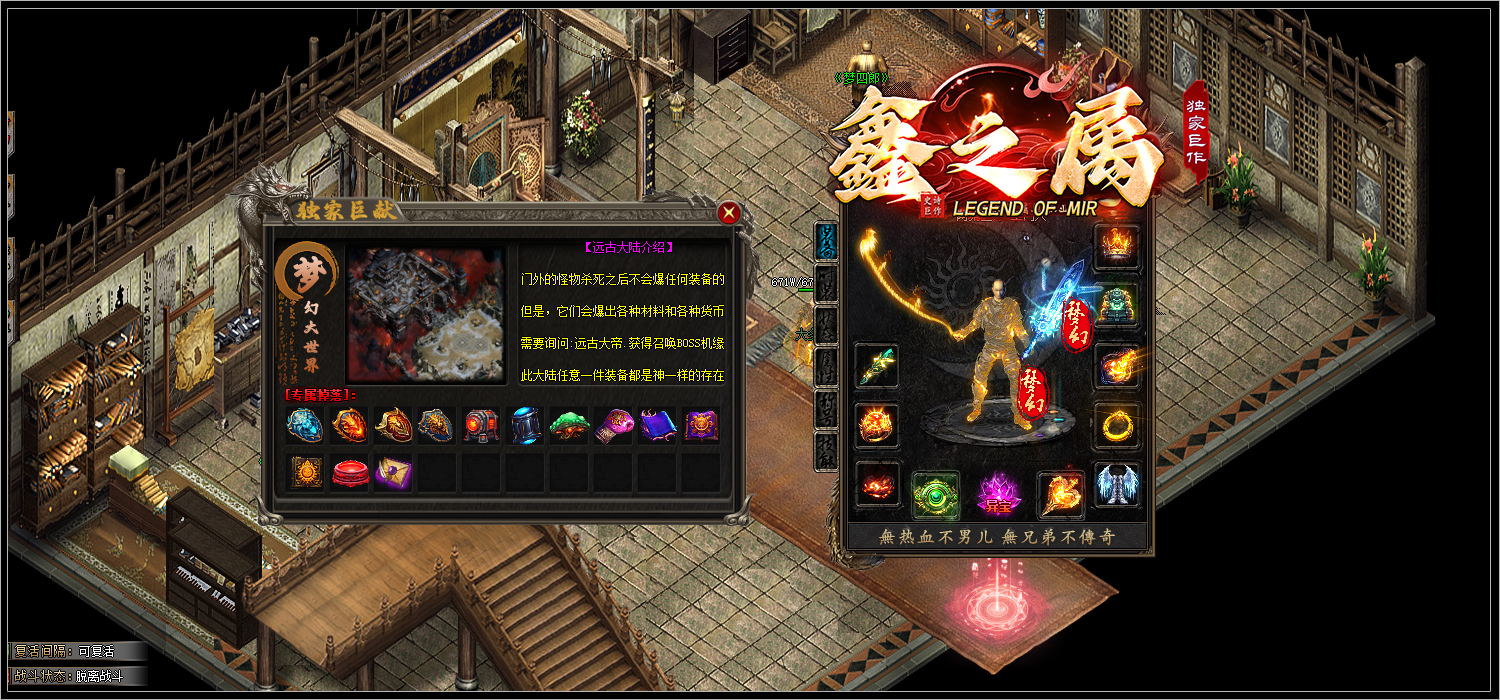The image size is (1500, 700).
Task: Choose the red bowl drop item
Action: coord(350,472)
